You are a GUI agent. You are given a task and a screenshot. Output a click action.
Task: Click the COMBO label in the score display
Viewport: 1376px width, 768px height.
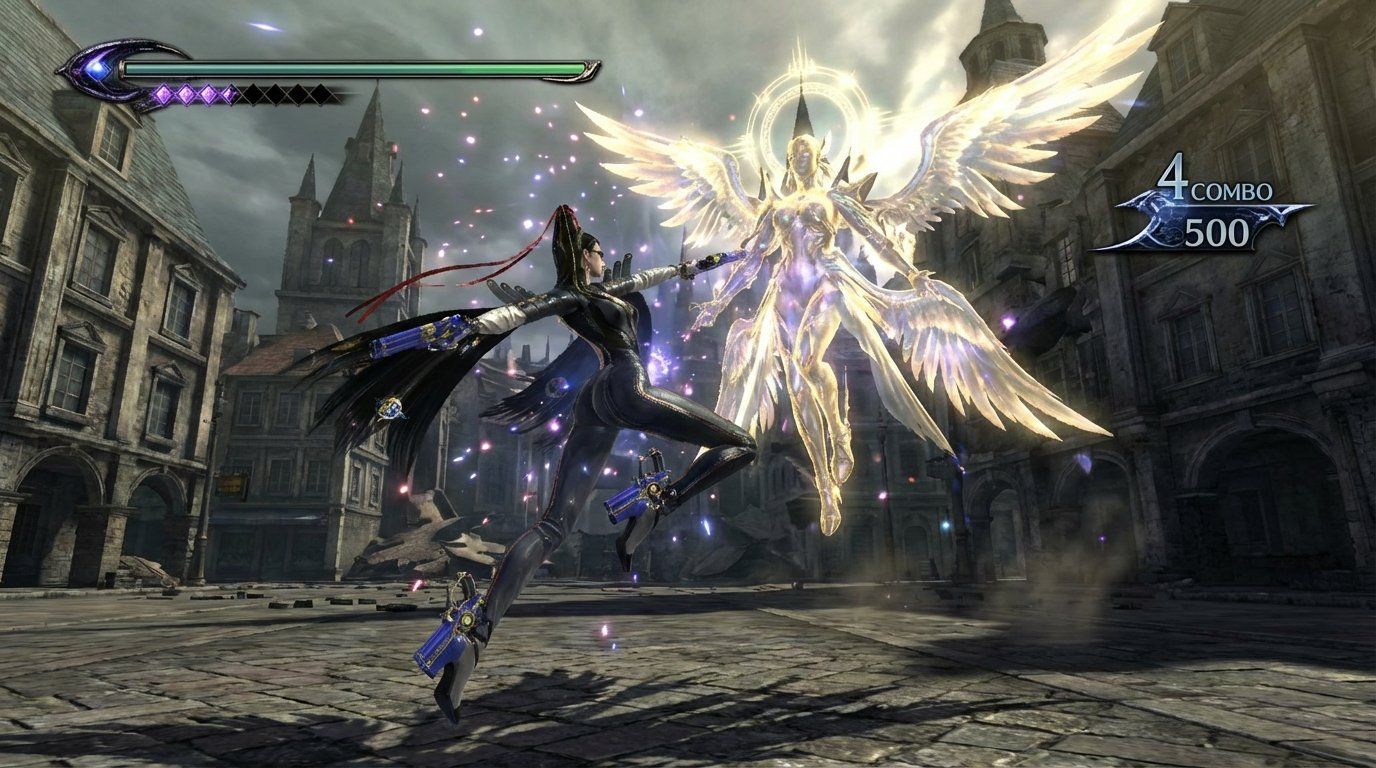[1232, 189]
